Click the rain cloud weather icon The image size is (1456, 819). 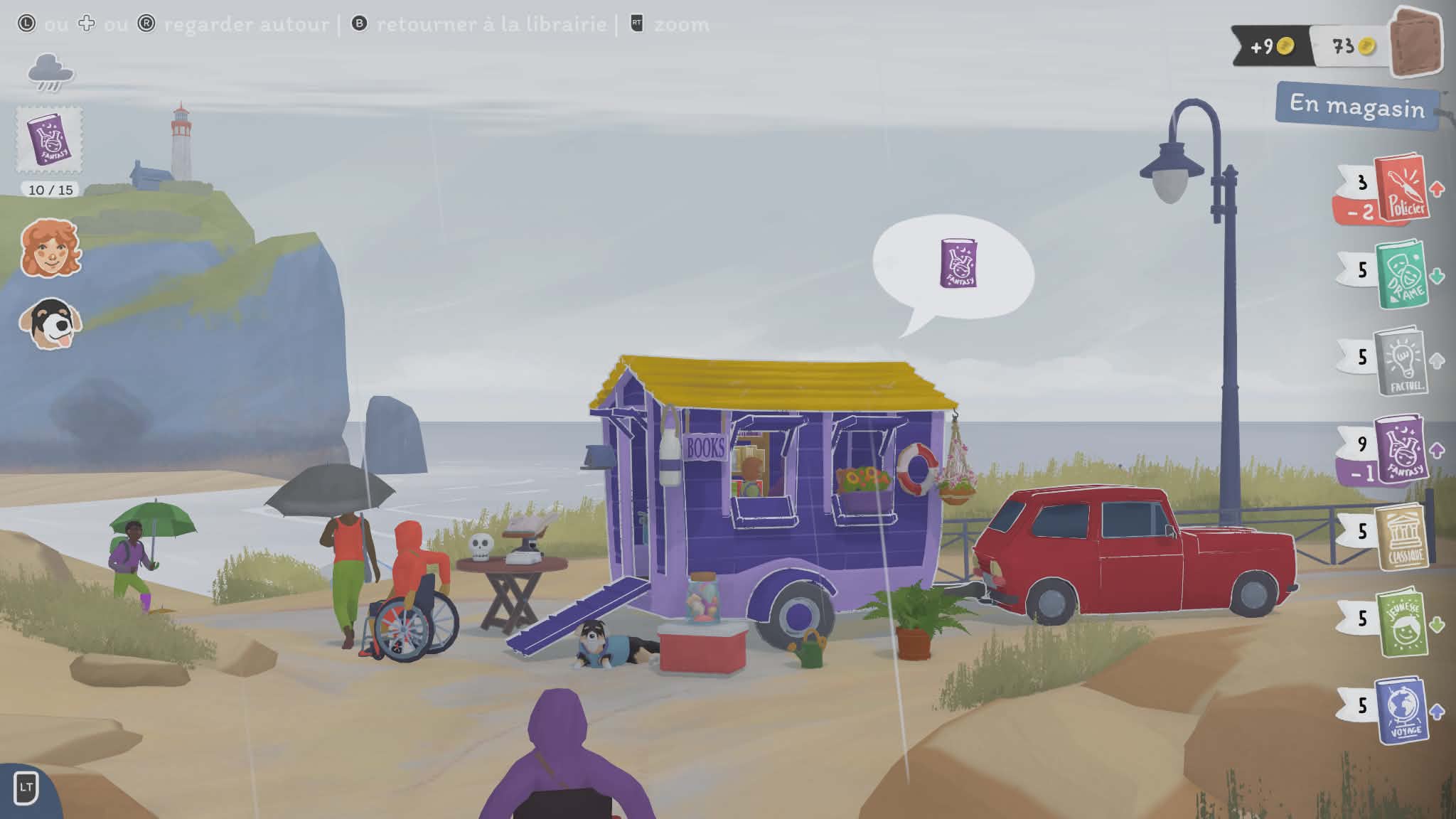[50, 73]
